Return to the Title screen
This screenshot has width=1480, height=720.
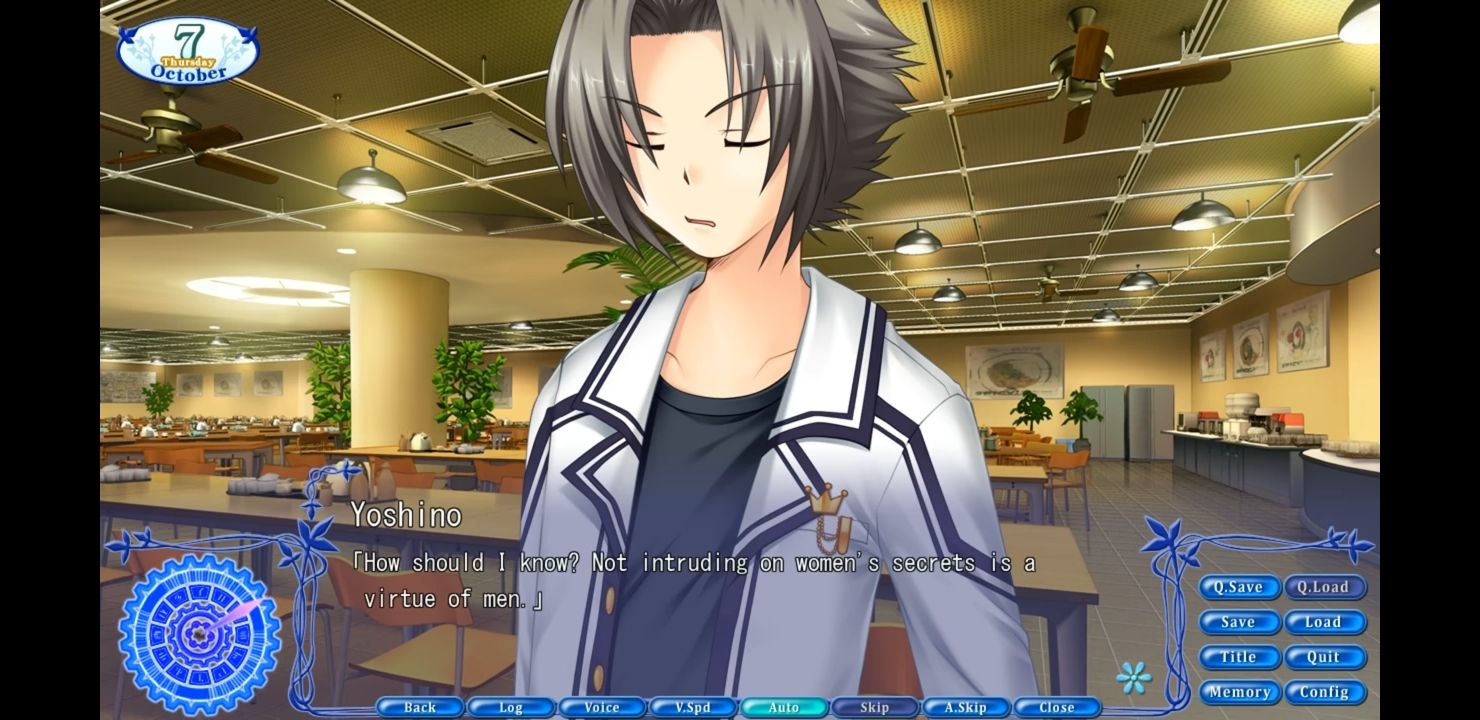click(1239, 657)
